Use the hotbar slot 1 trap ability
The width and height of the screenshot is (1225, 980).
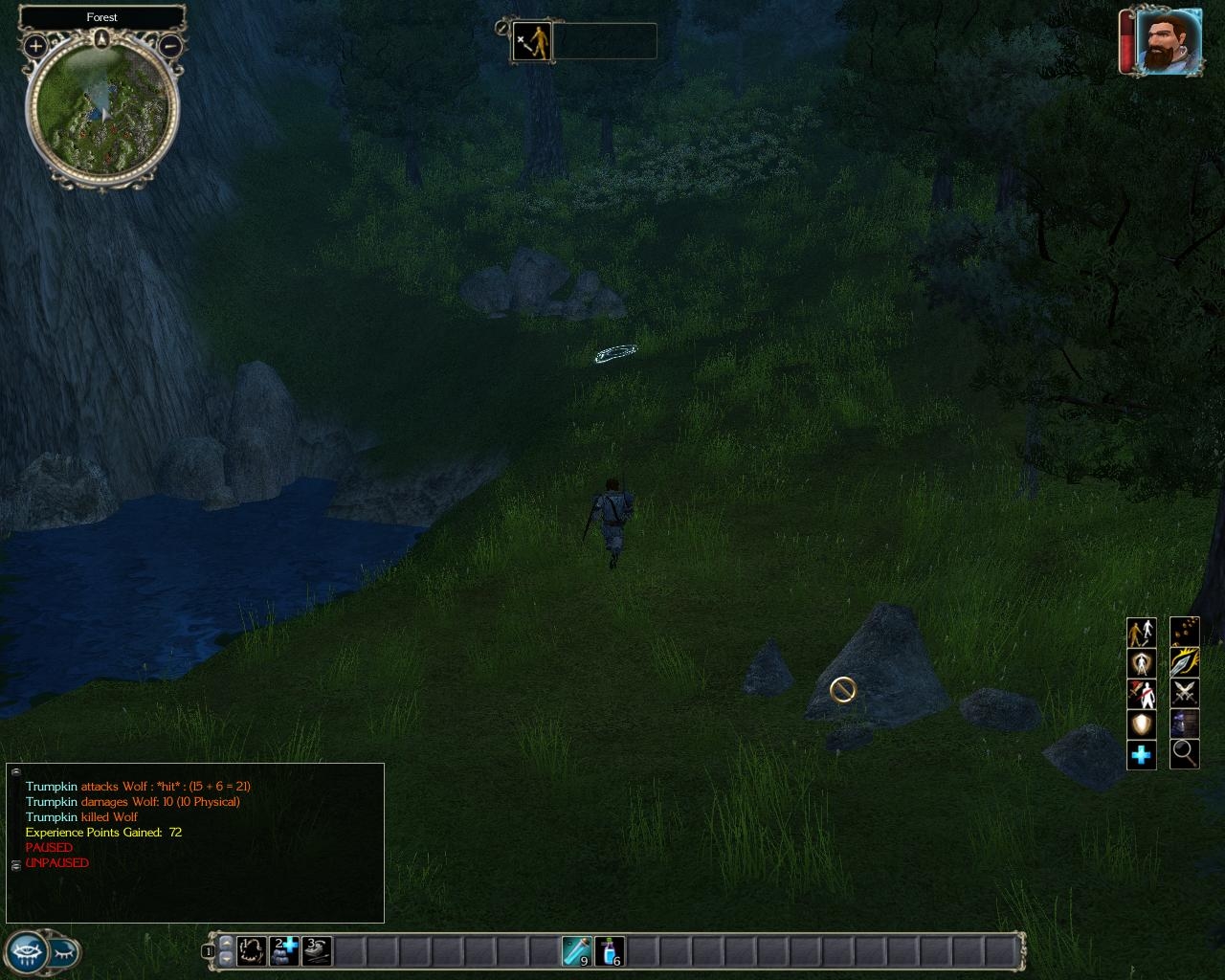pyautogui.click(x=252, y=950)
